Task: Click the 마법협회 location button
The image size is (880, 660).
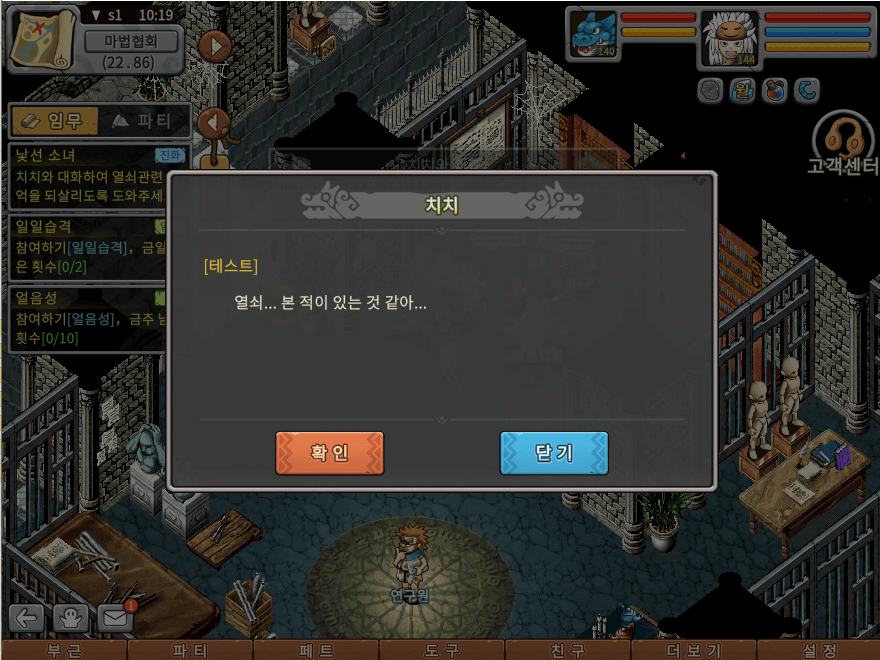Action: pyautogui.click(x=130, y=41)
